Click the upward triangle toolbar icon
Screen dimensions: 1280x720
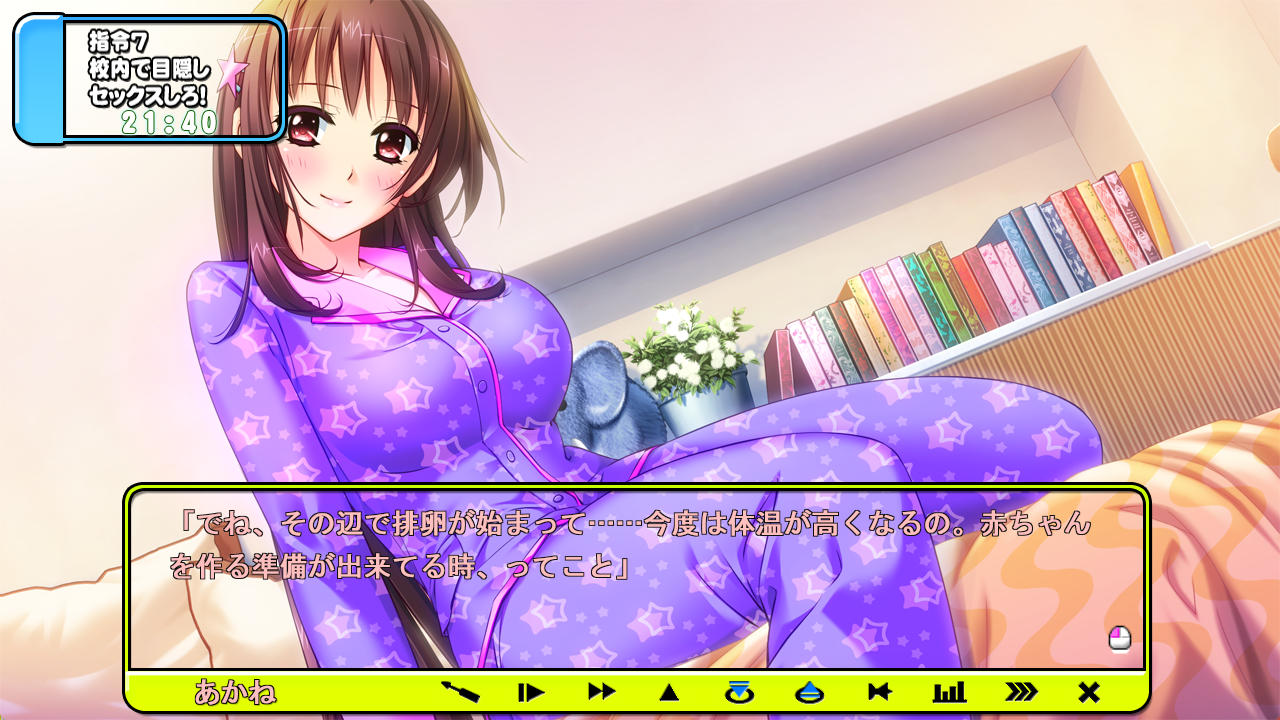670,692
